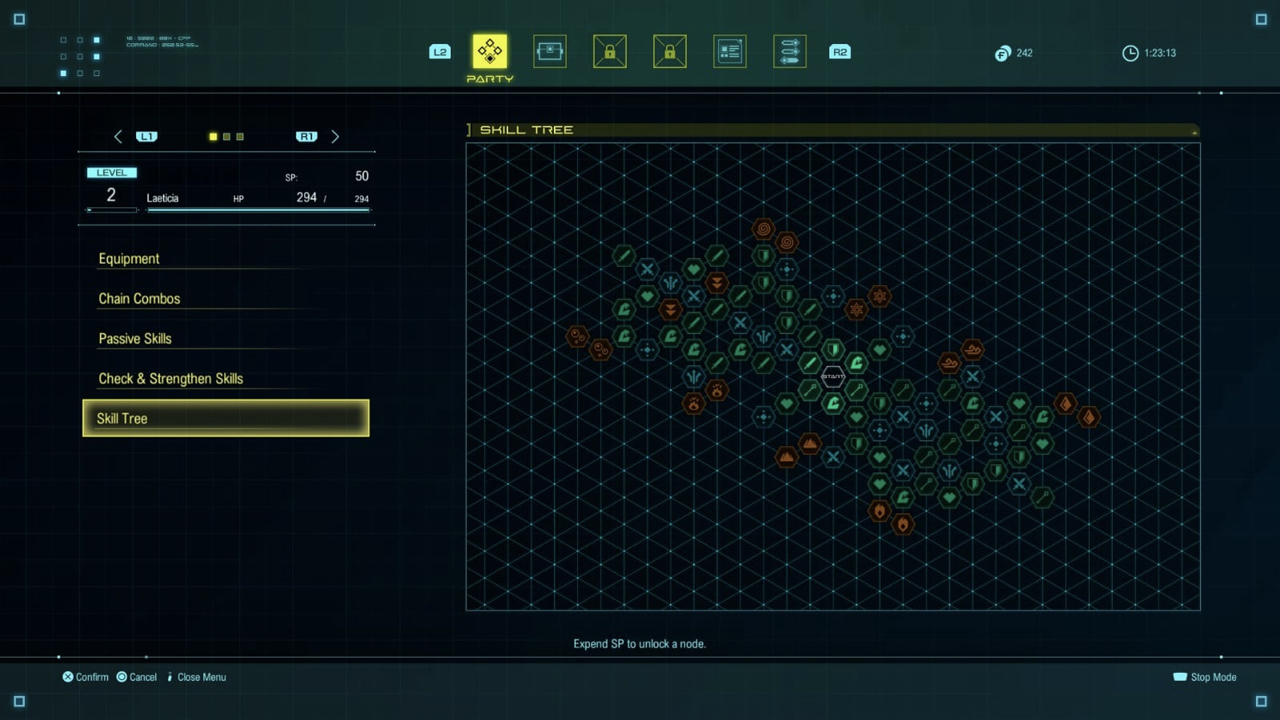
Task: Open the Equipment menu entry
Action: 129,259
